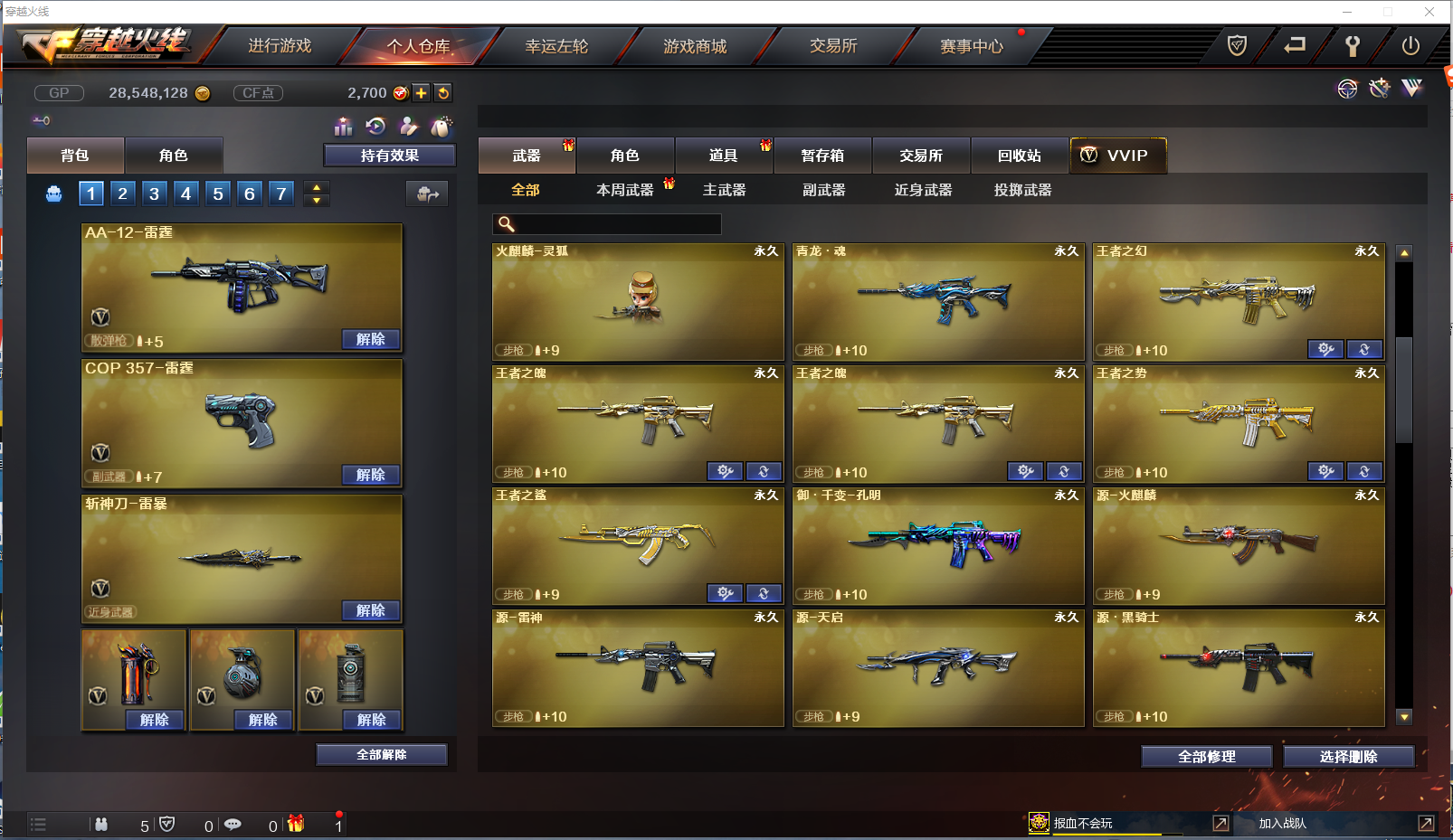
Task: Open the V-shaped VIP icon at top right
Action: tap(1410, 89)
